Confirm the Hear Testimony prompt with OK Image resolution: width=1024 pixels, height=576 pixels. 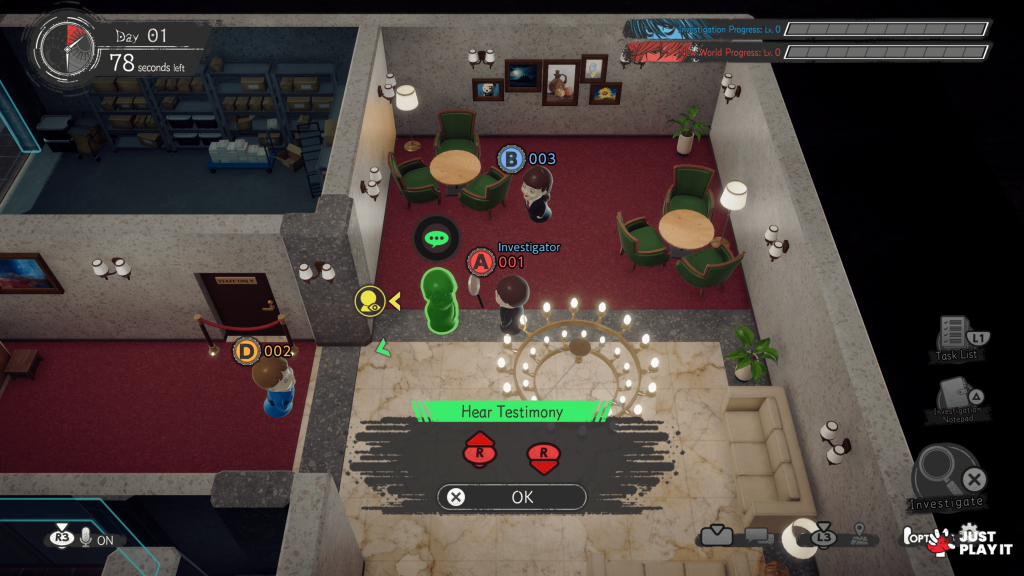[511, 497]
